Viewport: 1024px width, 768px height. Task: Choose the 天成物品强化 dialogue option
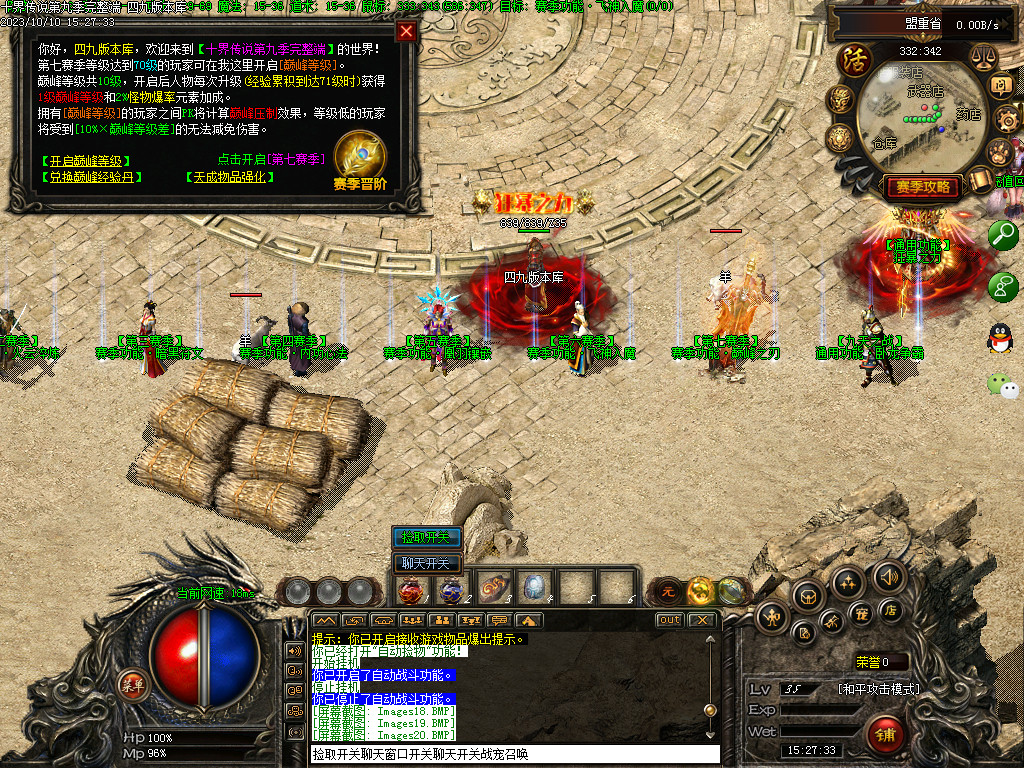229,177
